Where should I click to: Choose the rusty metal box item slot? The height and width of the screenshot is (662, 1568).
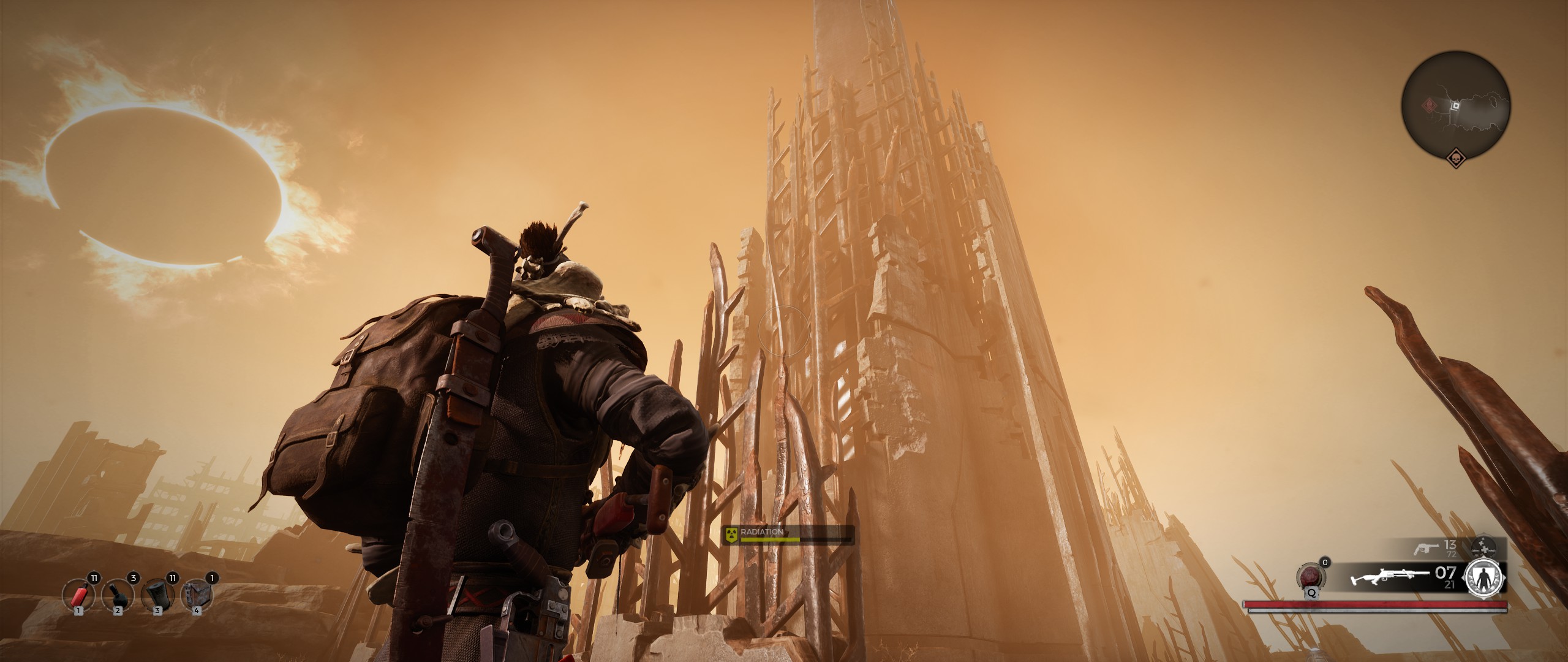(196, 595)
